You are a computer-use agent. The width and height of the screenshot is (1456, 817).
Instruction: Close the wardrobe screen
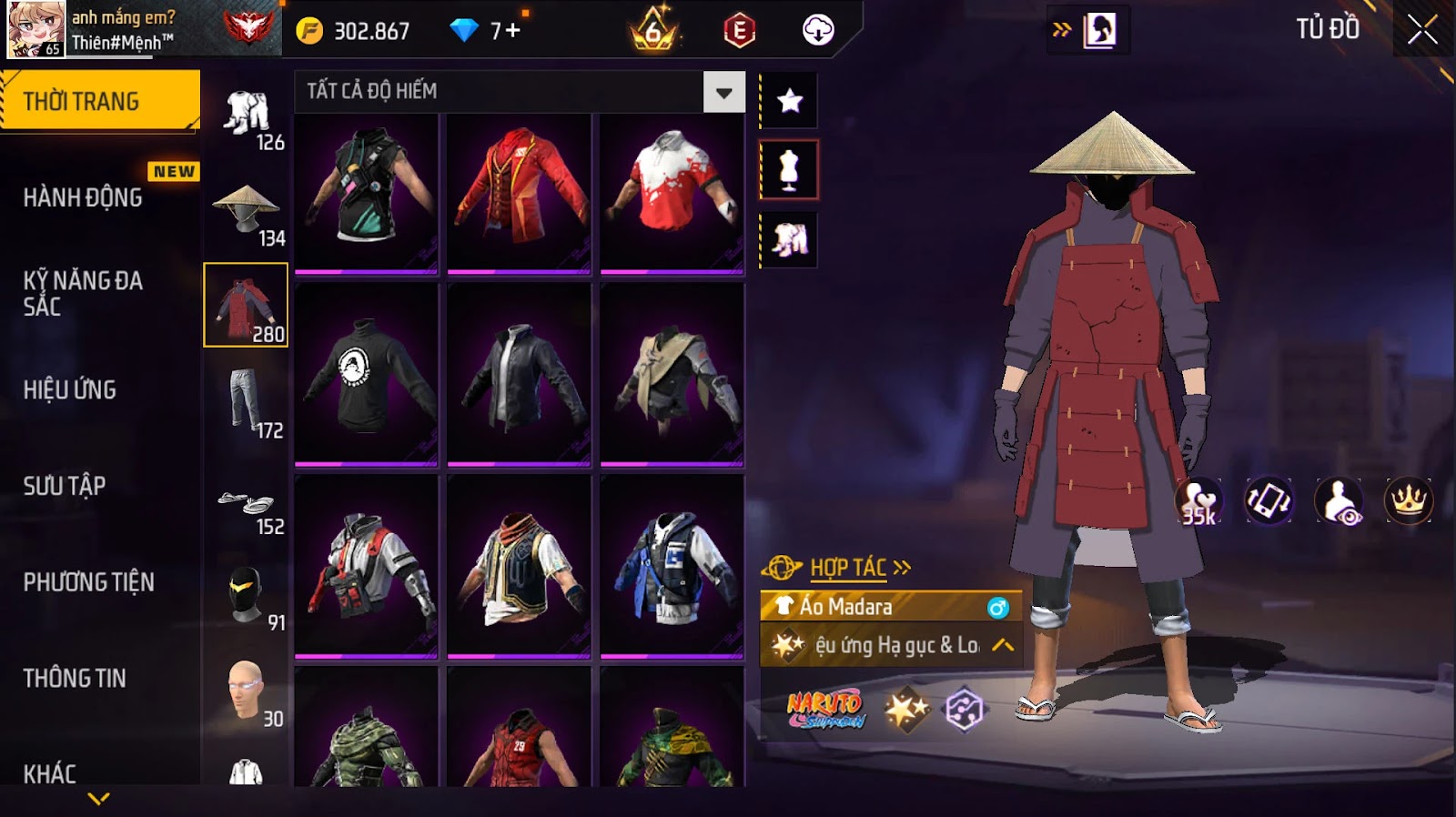tap(1422, 30)
